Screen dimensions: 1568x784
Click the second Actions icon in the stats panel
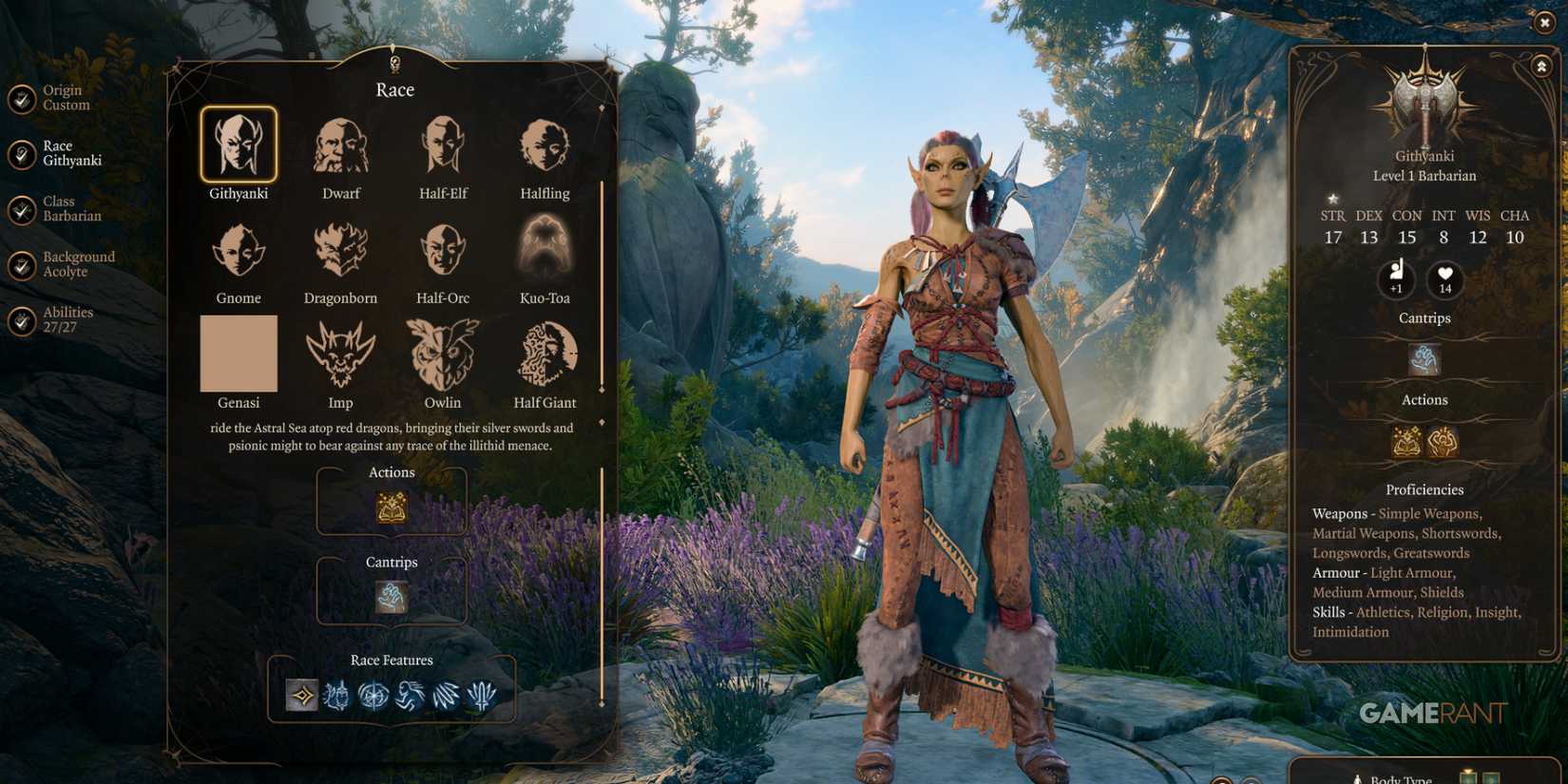(1444, 443)
